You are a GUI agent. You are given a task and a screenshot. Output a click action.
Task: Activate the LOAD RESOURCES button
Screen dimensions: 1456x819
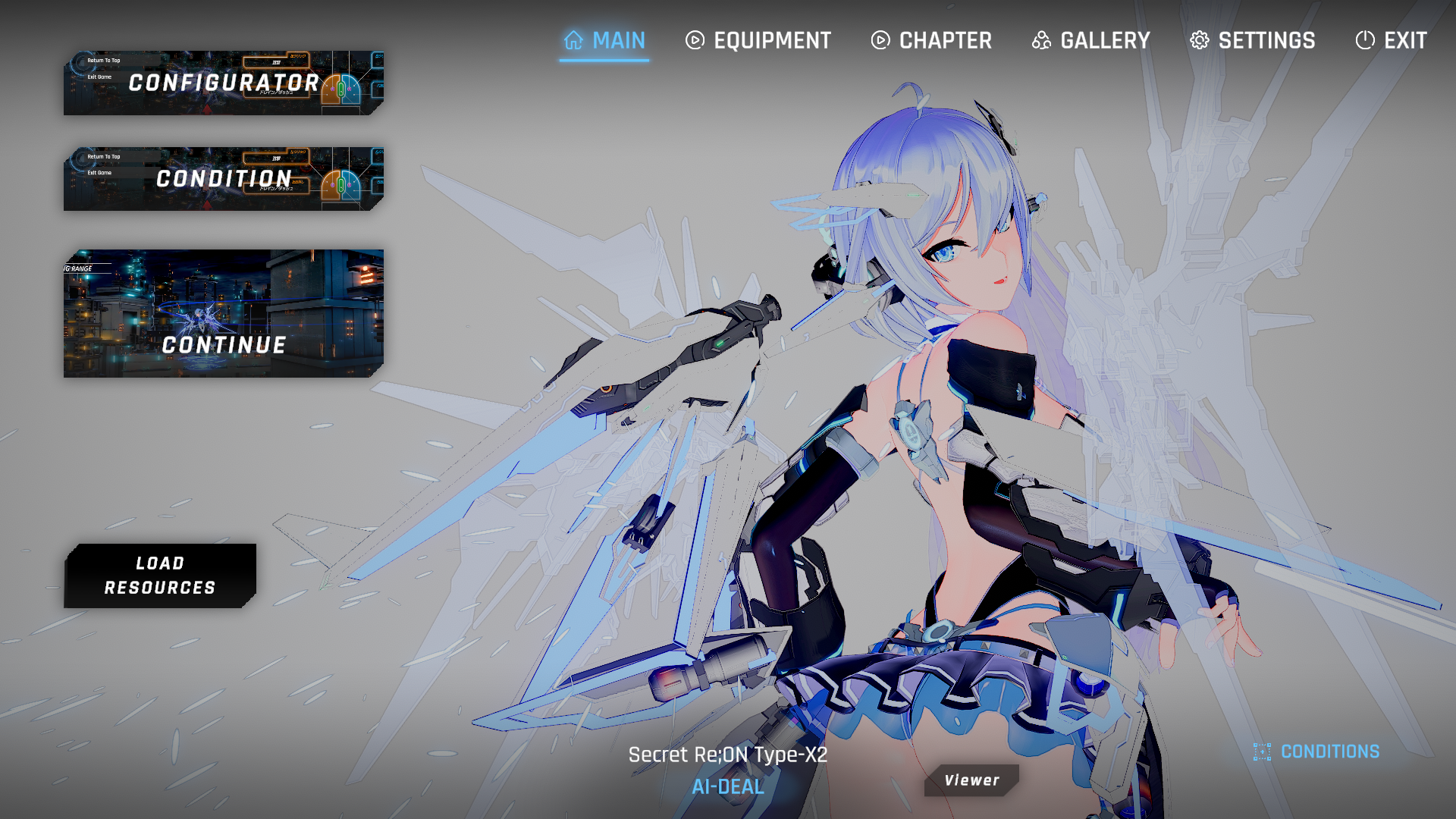pos(160,576)
